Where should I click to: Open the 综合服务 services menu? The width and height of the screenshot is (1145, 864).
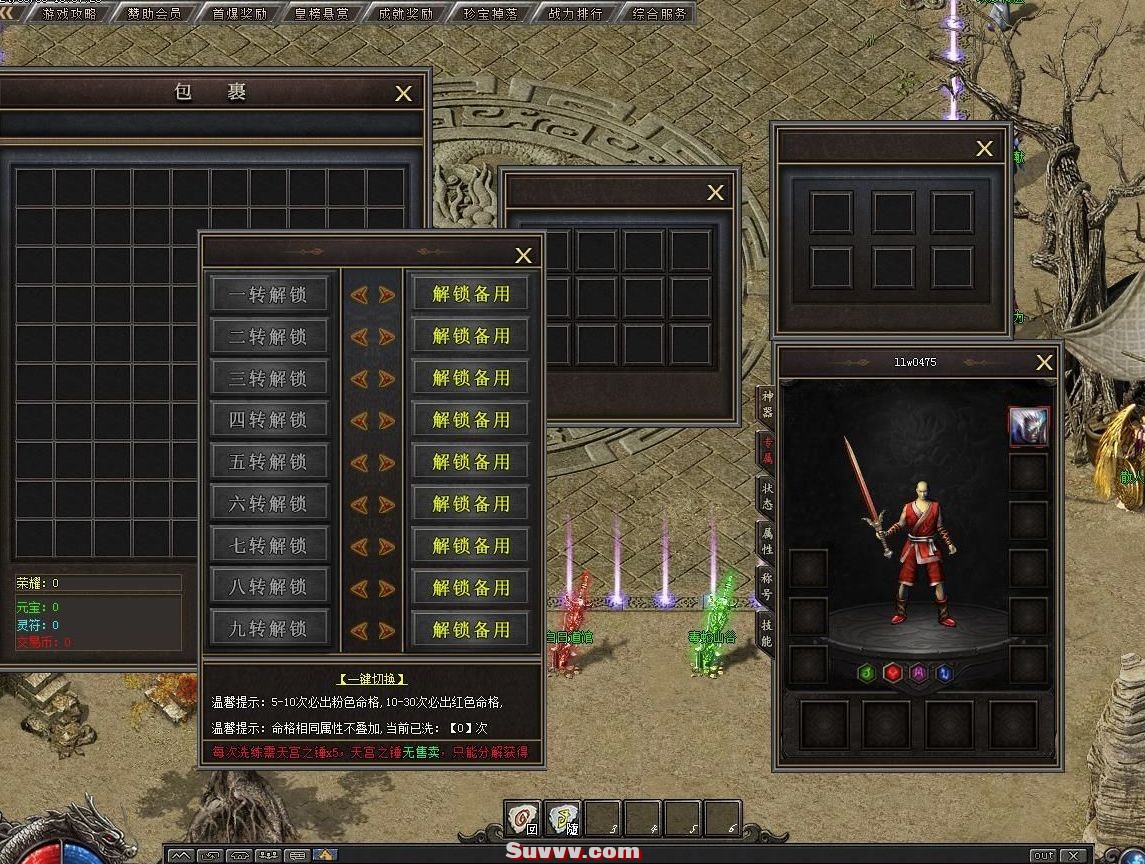(660, 13)
